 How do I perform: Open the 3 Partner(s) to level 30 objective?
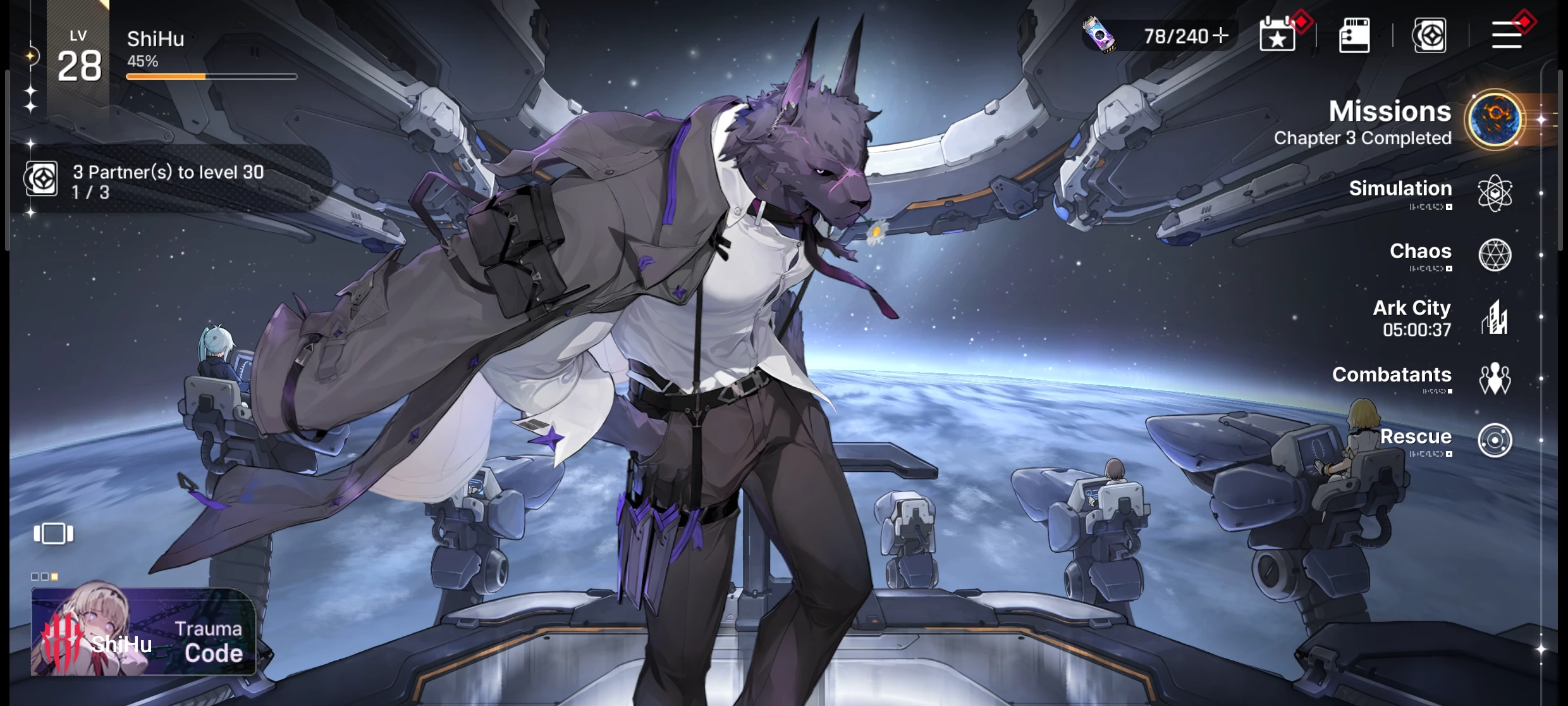[x=168, y=181]
